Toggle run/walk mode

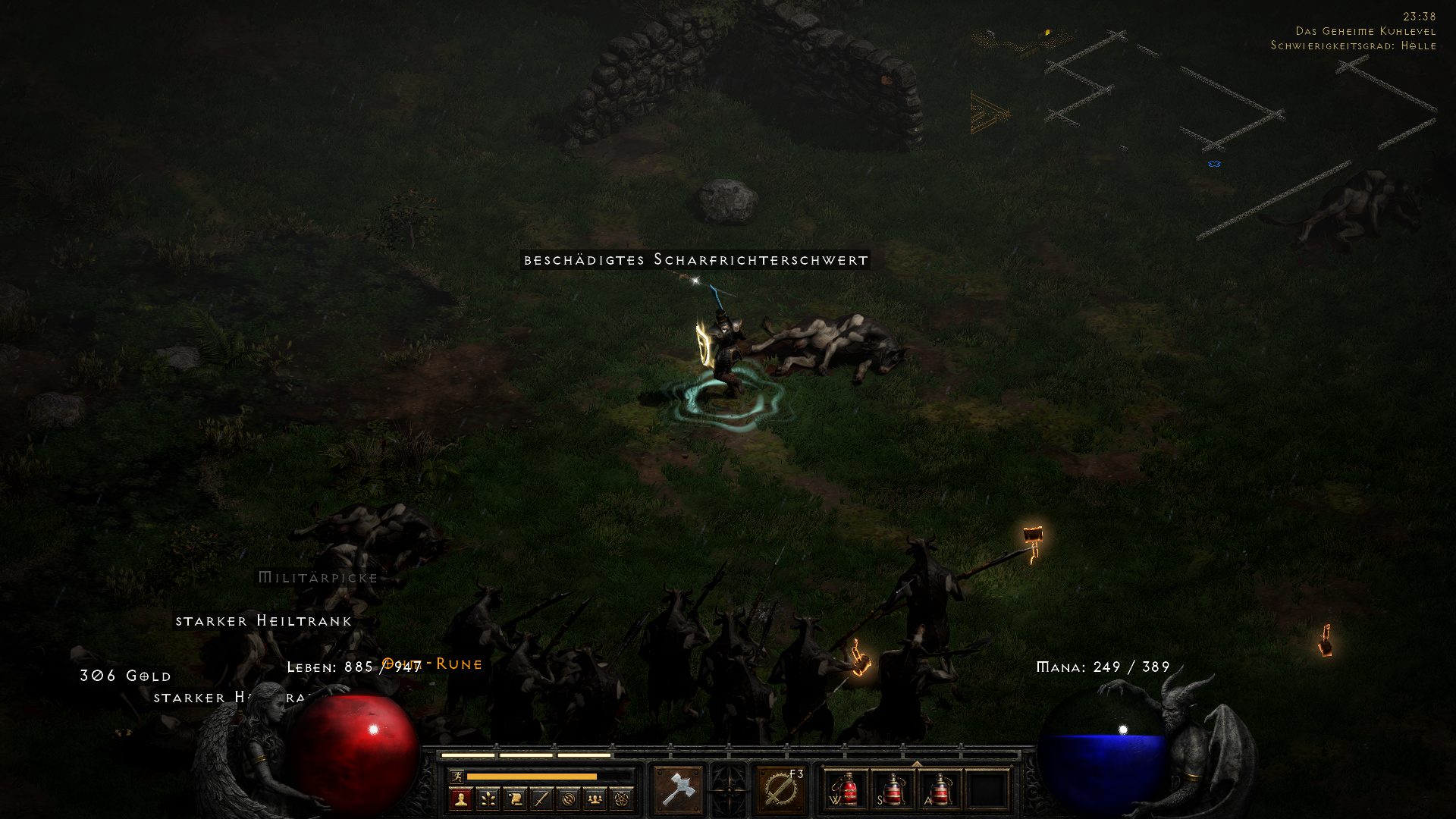coord(458,777)
